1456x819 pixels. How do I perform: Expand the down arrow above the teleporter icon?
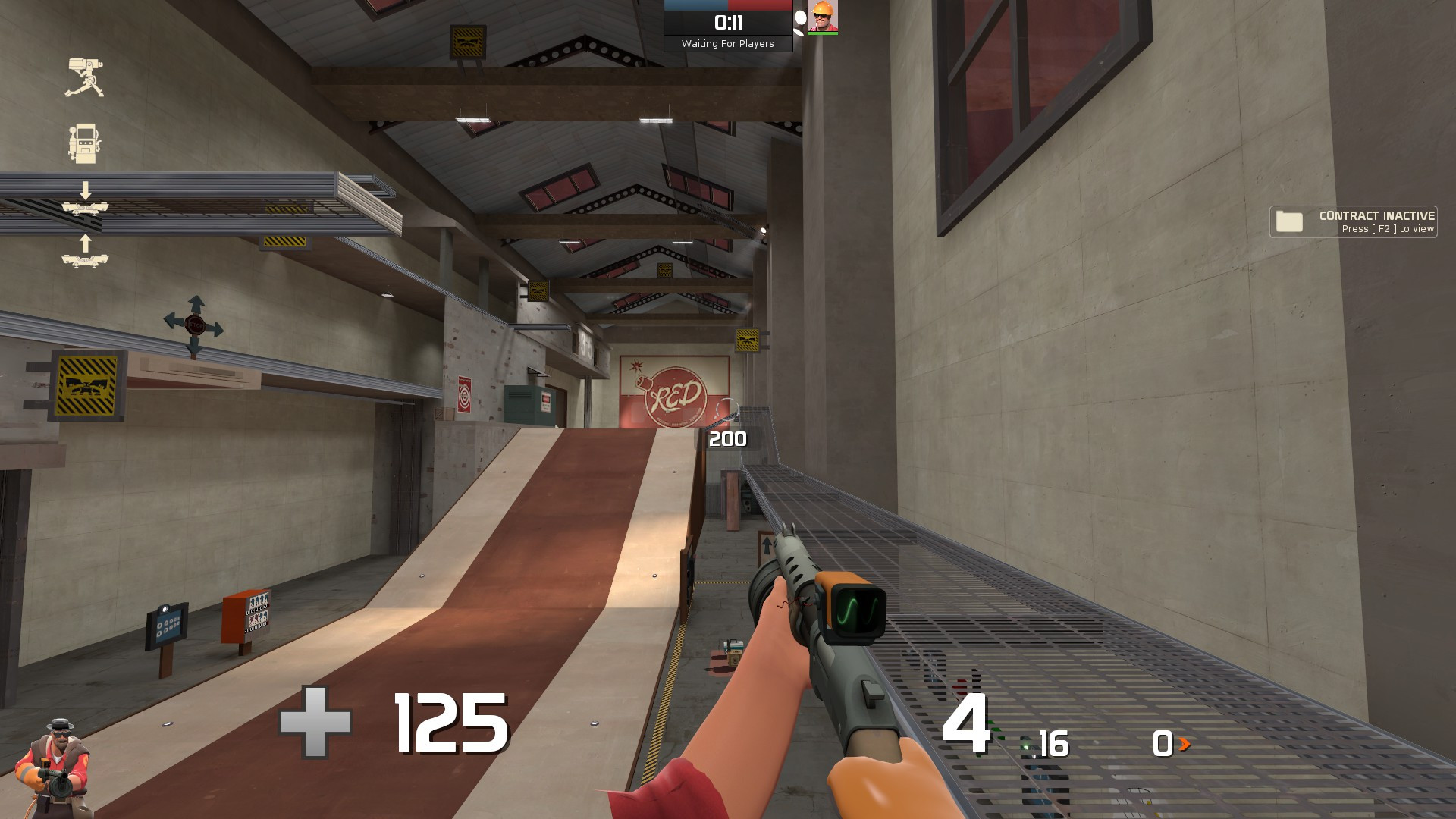coord(85,190)
